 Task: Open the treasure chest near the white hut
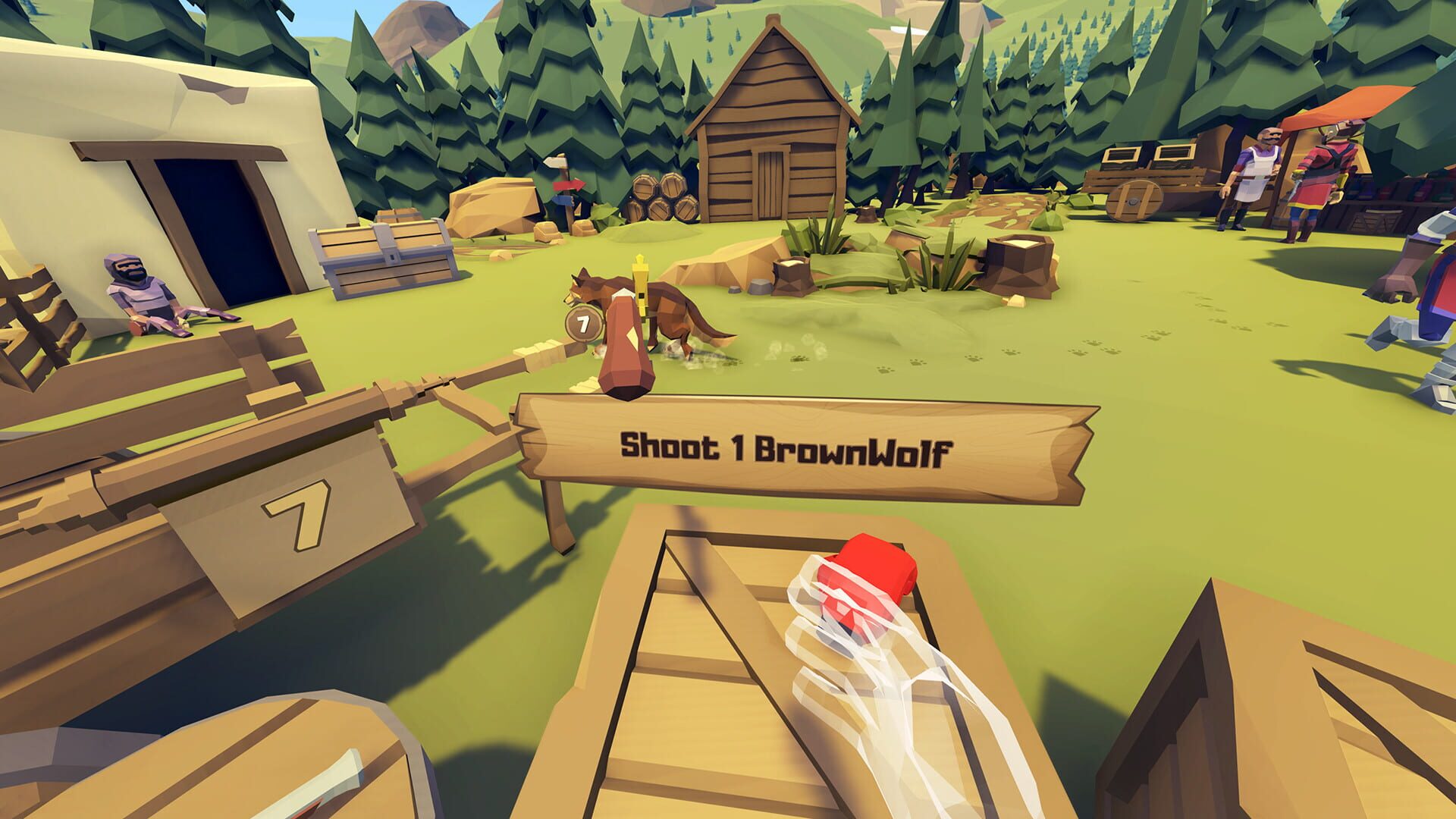coord(383,250)
